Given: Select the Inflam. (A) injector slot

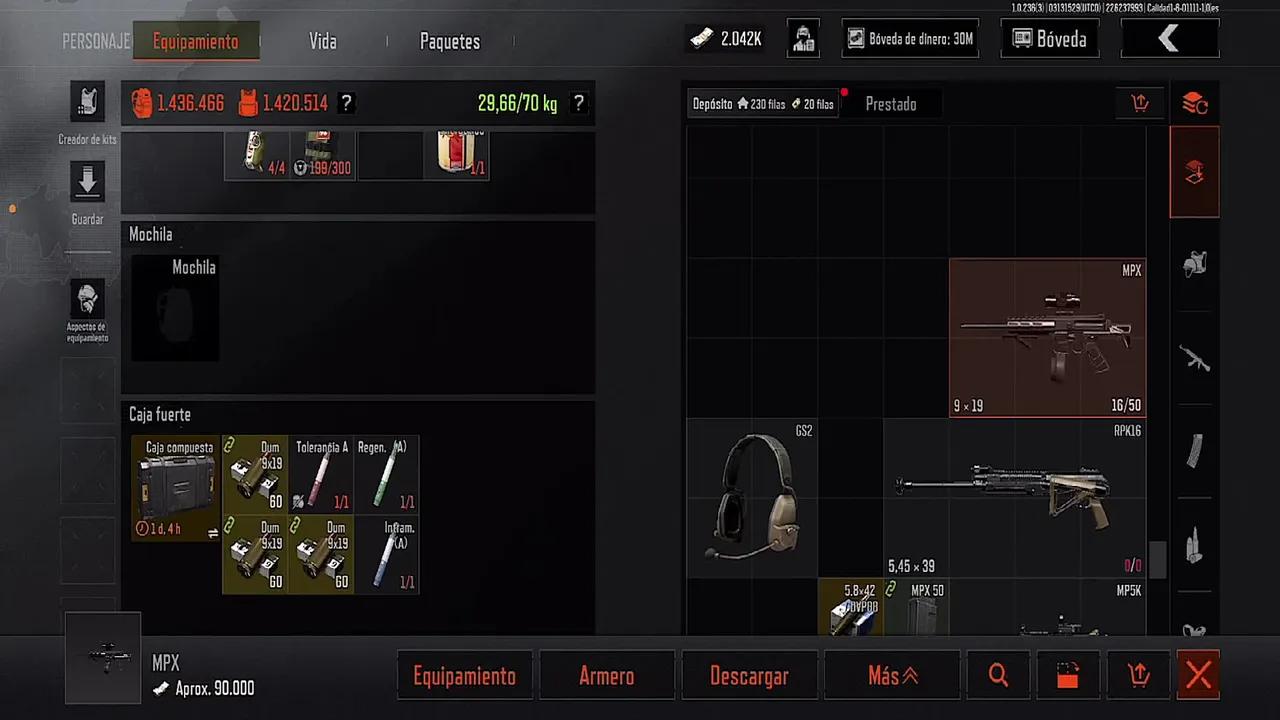Looking at the screenshot, I should pyautogui.click(x=387, y=555).
